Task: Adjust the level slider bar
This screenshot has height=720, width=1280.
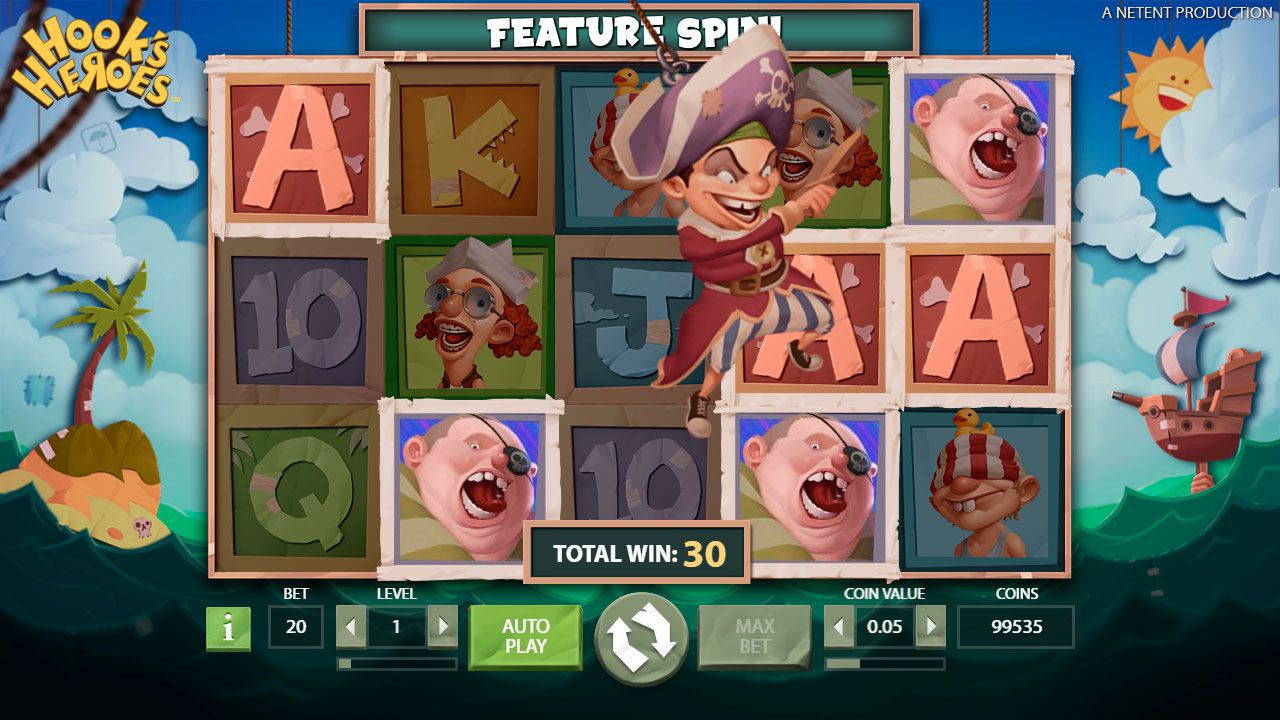Action: pos(397,663)
